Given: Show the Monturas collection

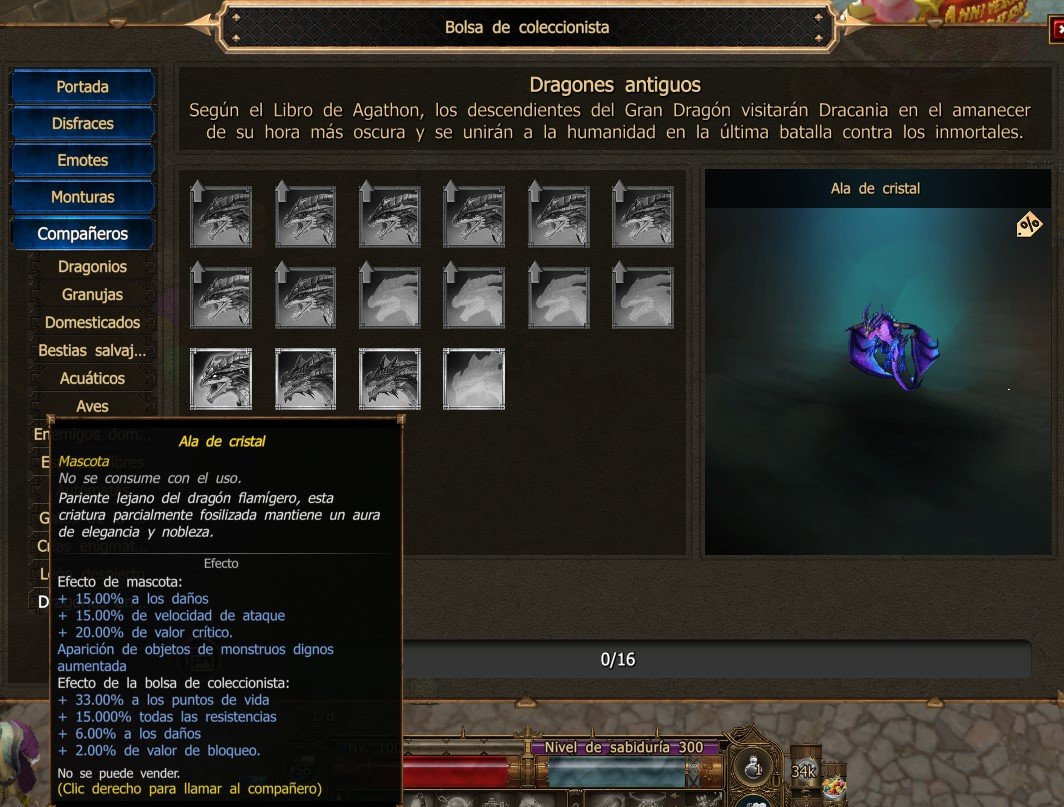Looking at the screenshot, I should pyautogui.click(x=82, y=197).
